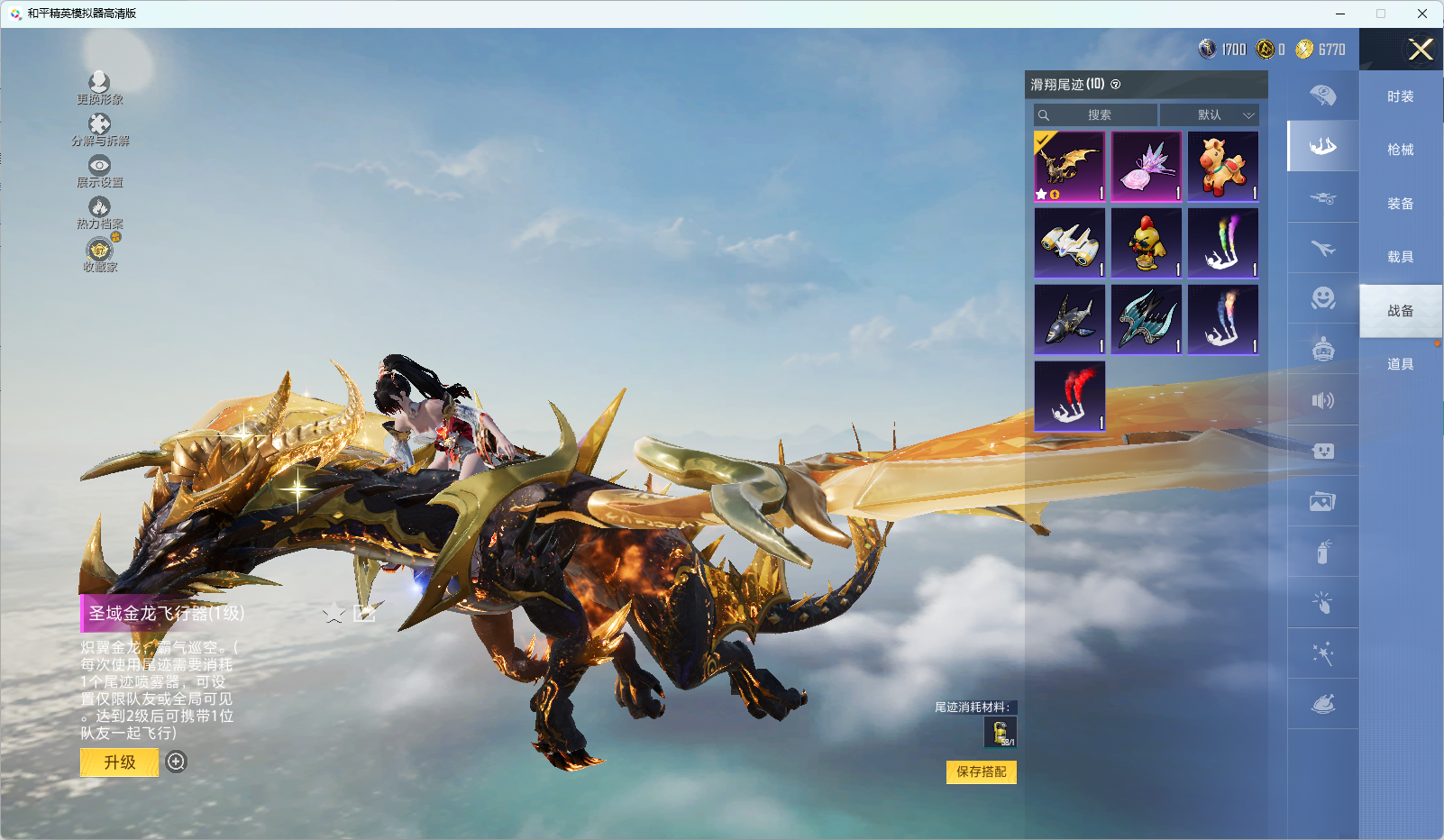Click the 搜索 search field

point(1098,115)
